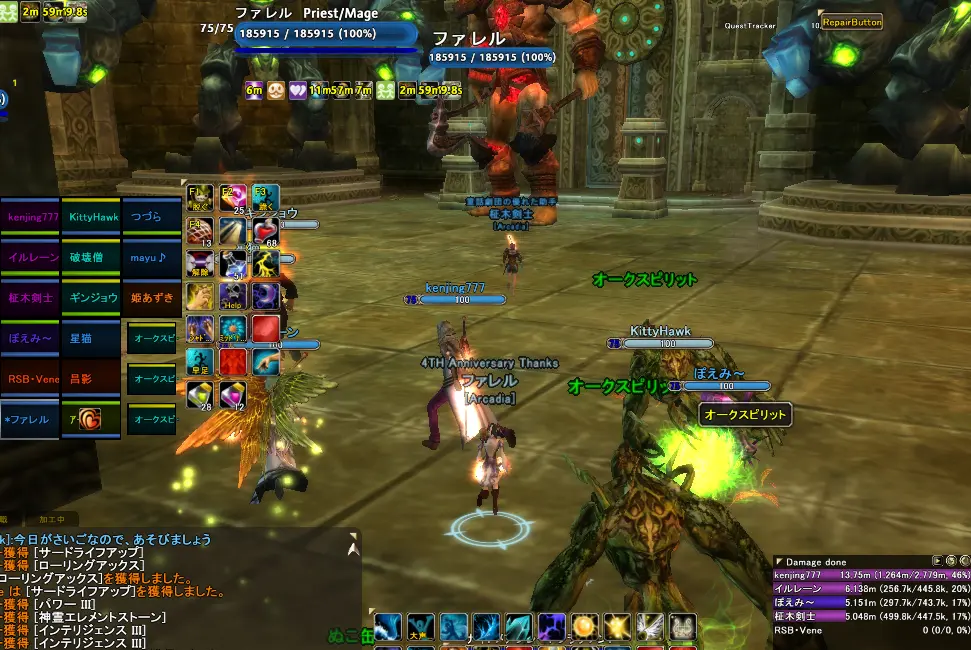Activate the skull Help skill icon
Viewport: 971px width, 650px height.
233,296
